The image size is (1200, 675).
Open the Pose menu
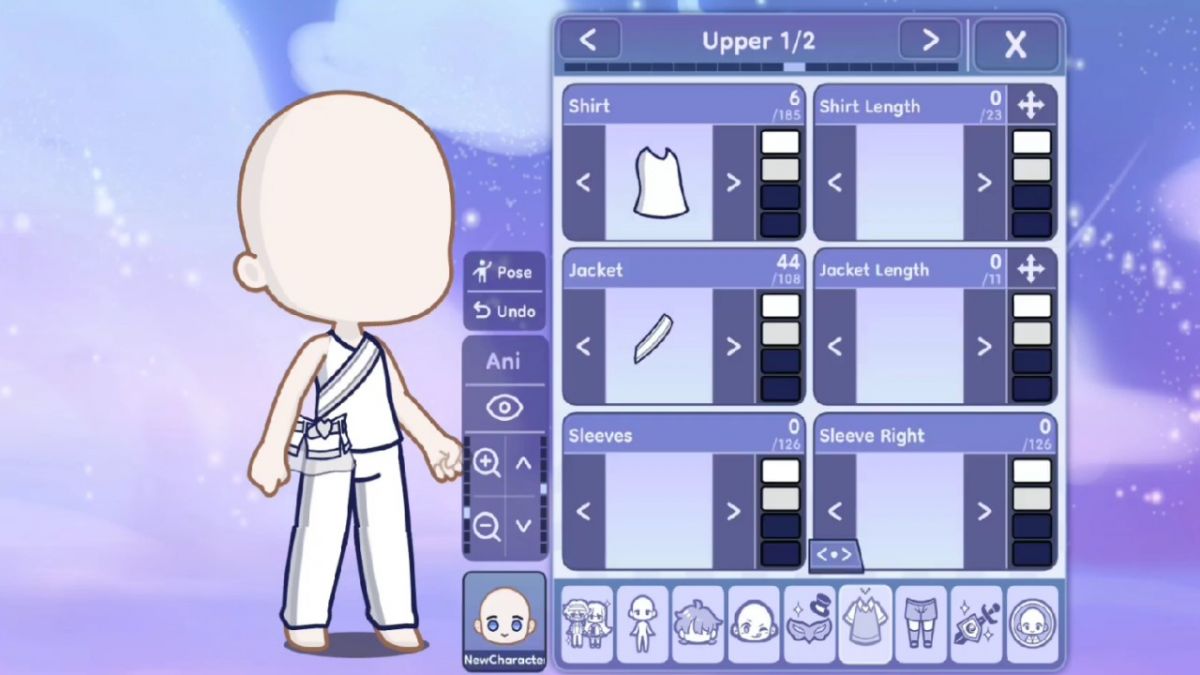pos(505,272)
